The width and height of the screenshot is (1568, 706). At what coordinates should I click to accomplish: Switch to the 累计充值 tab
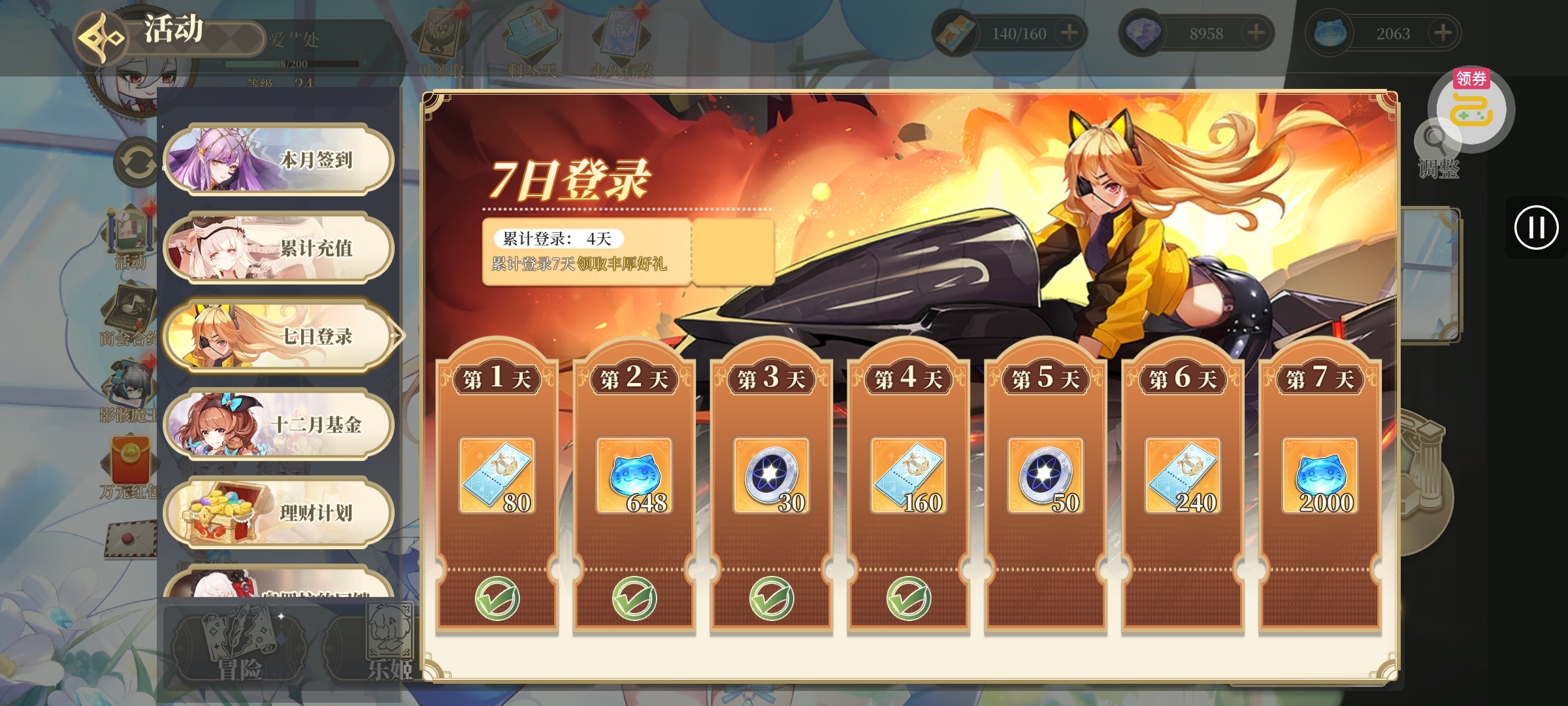point(278,248)
